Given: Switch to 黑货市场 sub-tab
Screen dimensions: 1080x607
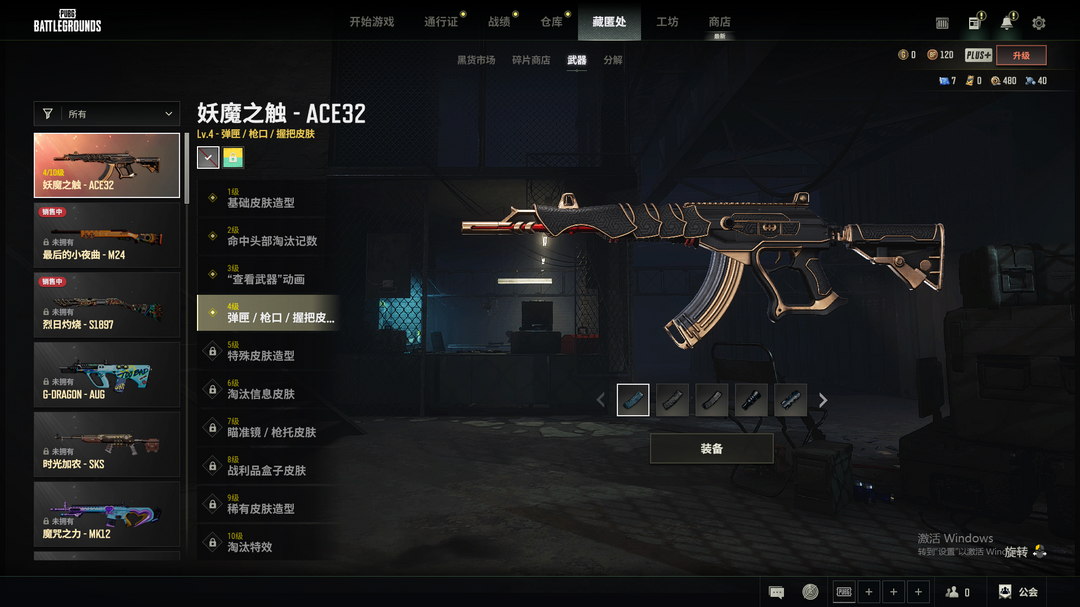Looking at the screenshot, I should pos(476,60).
